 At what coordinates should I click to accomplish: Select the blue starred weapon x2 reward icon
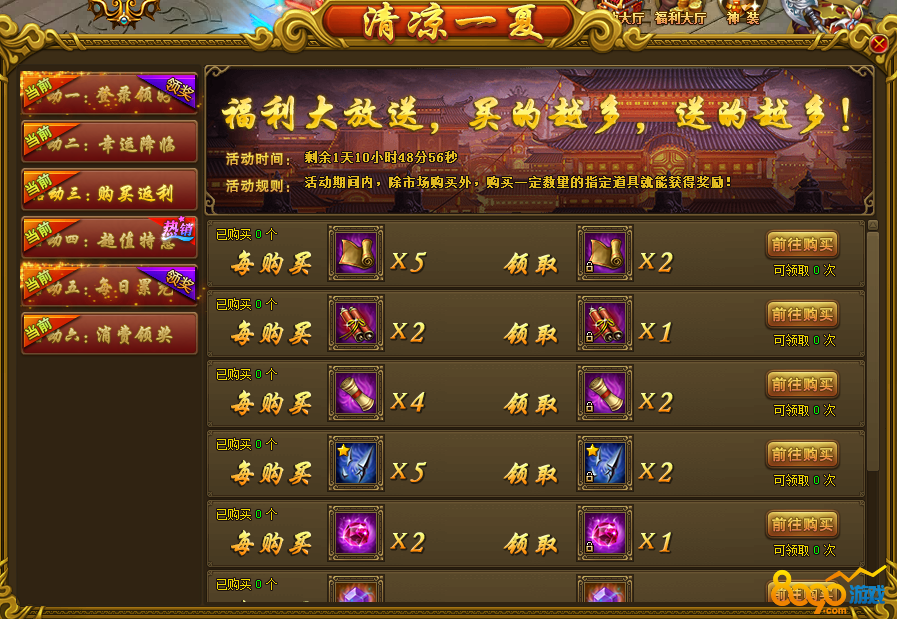tap(605, 463)
